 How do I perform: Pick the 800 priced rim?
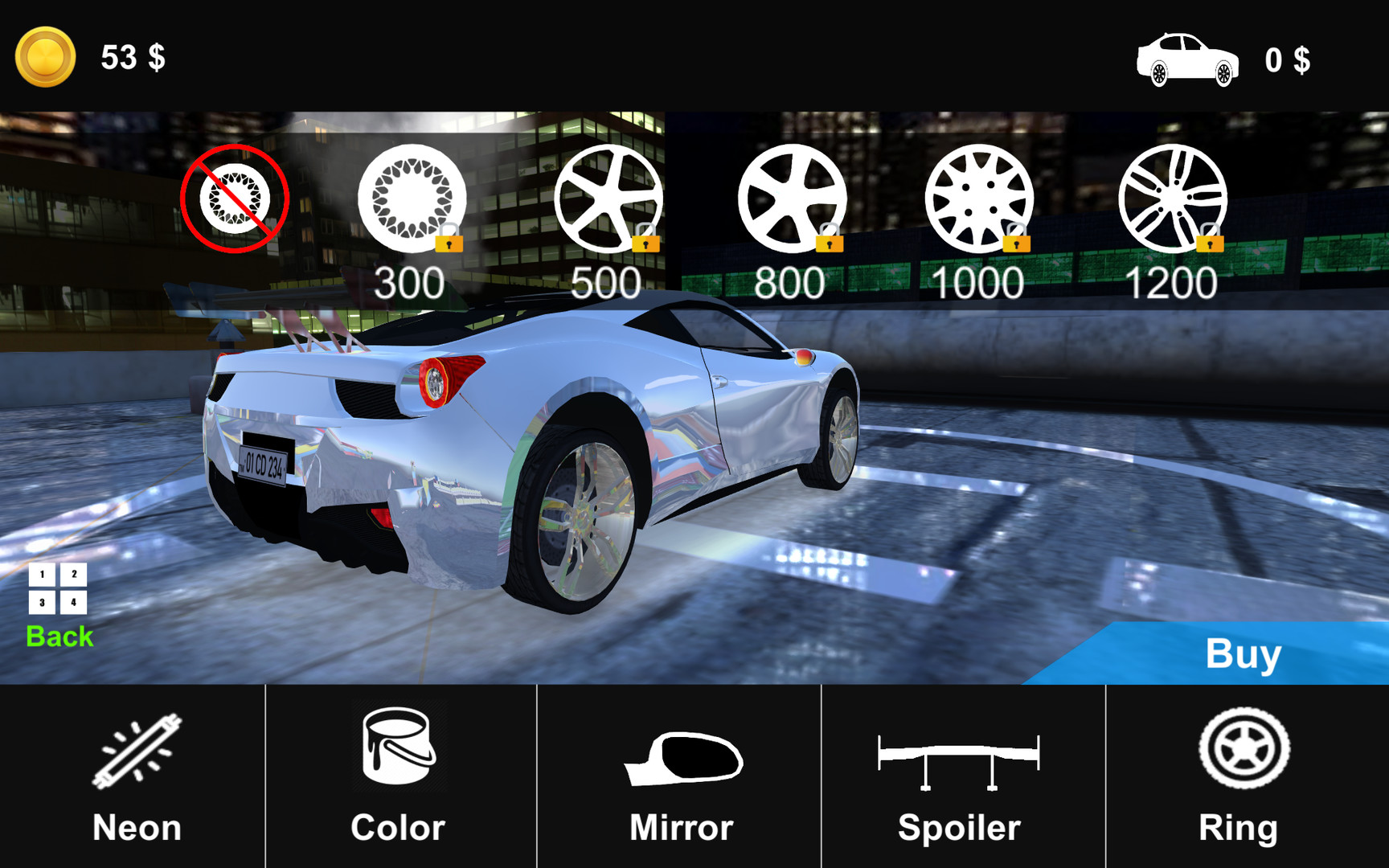click(x=791, y=199)
